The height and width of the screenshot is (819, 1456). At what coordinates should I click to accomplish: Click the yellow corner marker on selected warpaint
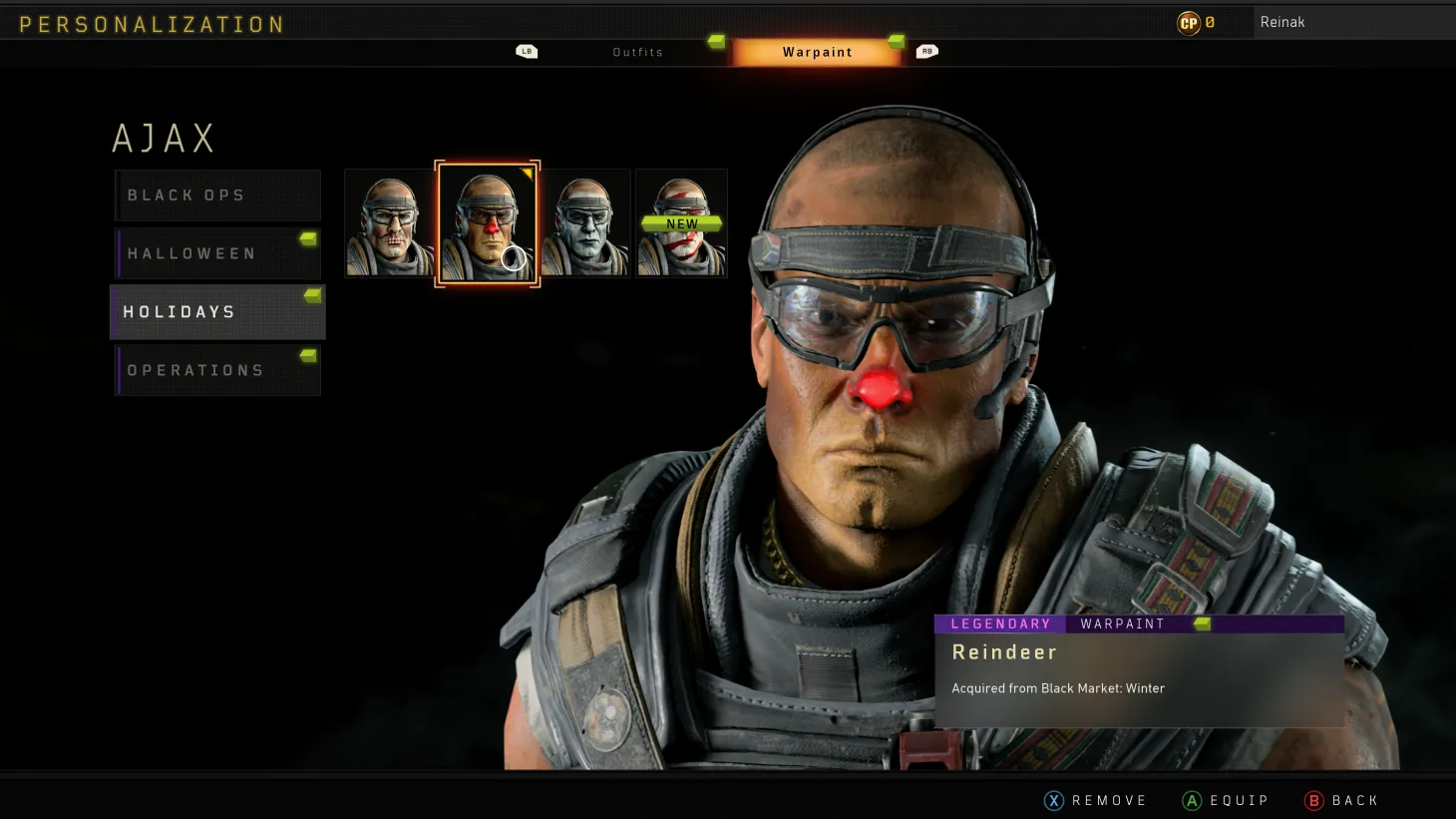click(530, 172)
